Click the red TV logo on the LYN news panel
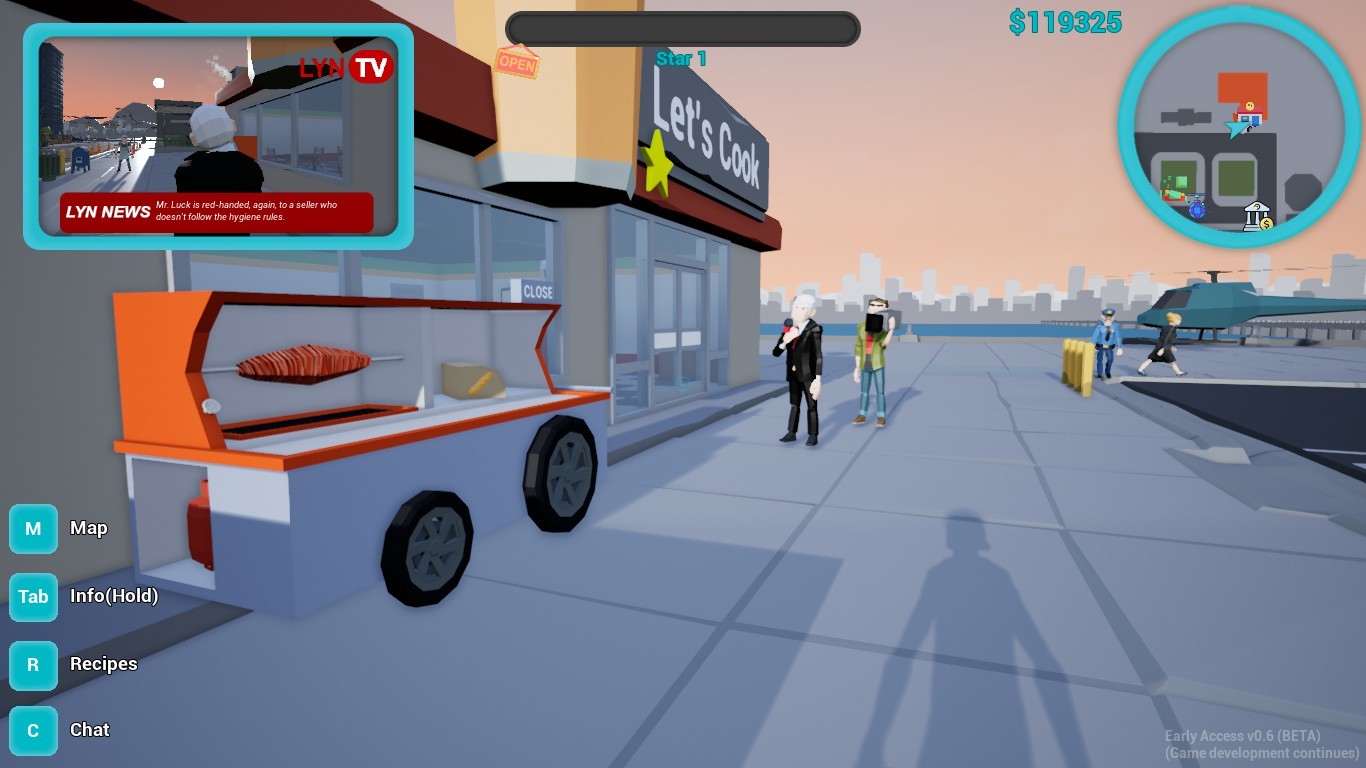 [371, 66]
